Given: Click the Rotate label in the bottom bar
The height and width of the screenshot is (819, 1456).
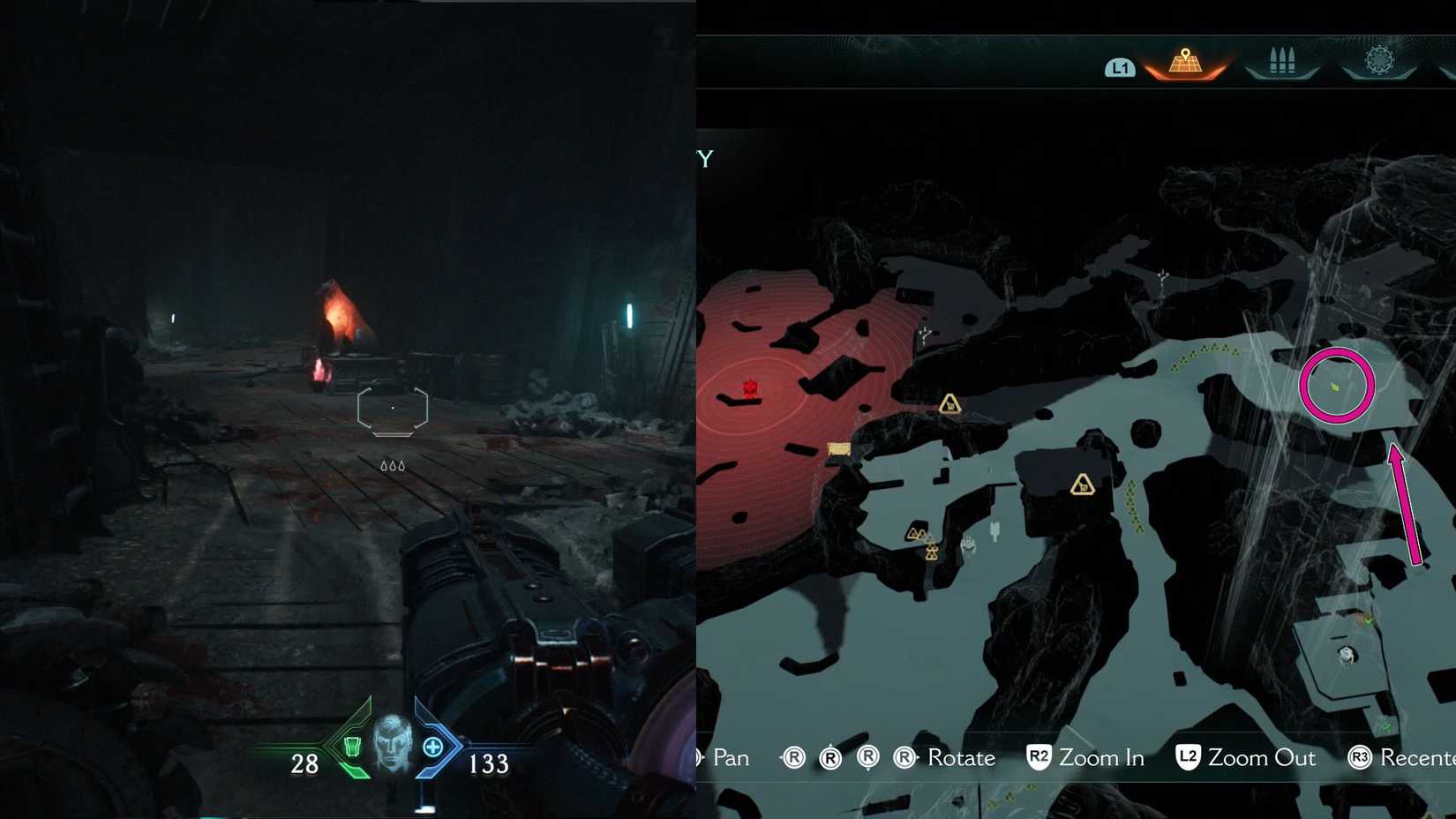Looking at the screenshot, I should 961,757.
